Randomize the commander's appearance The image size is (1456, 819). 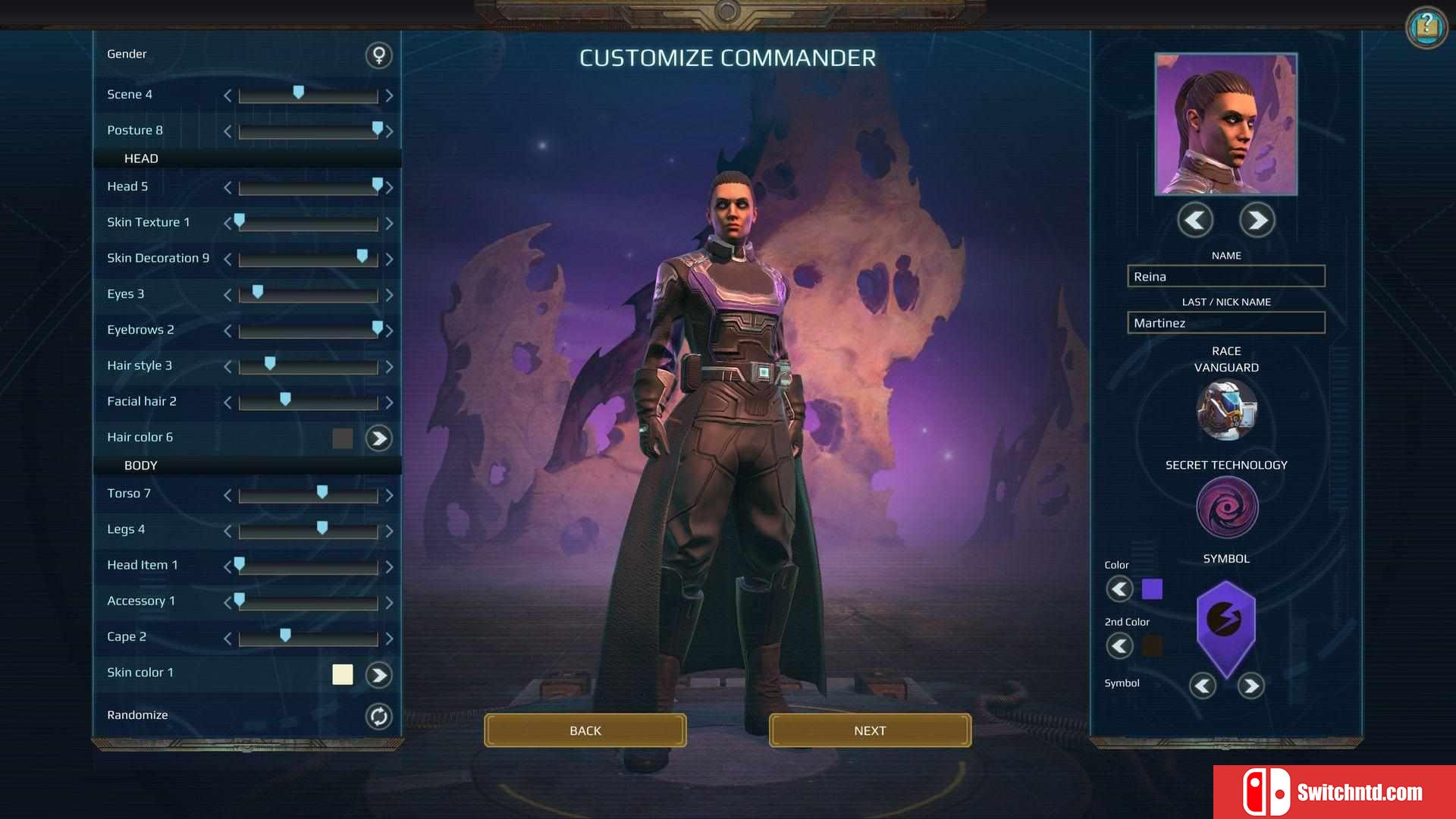pyautogui.click(x=378, y=716)
